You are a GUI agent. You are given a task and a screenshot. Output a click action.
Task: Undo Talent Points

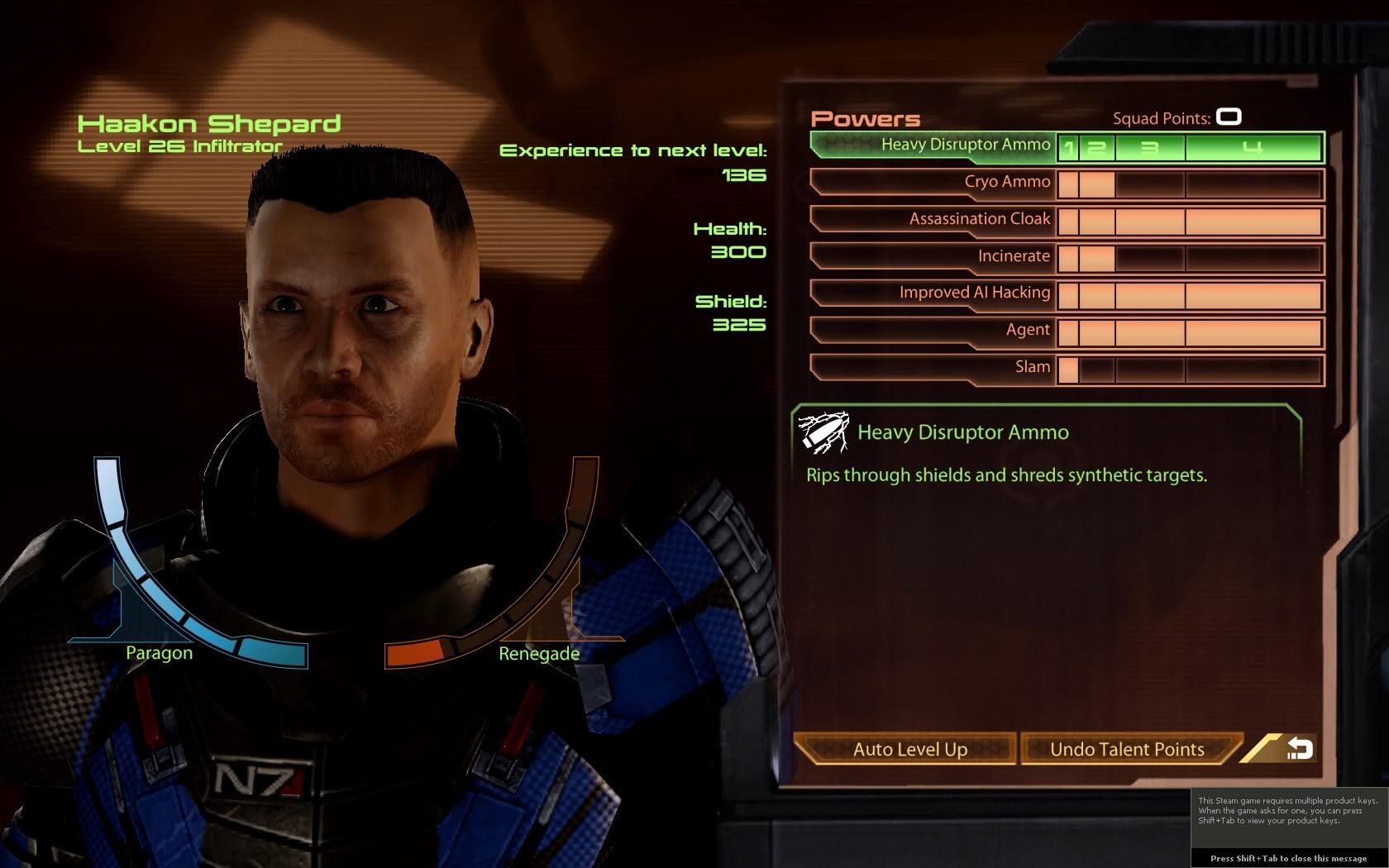point(1127,750)
